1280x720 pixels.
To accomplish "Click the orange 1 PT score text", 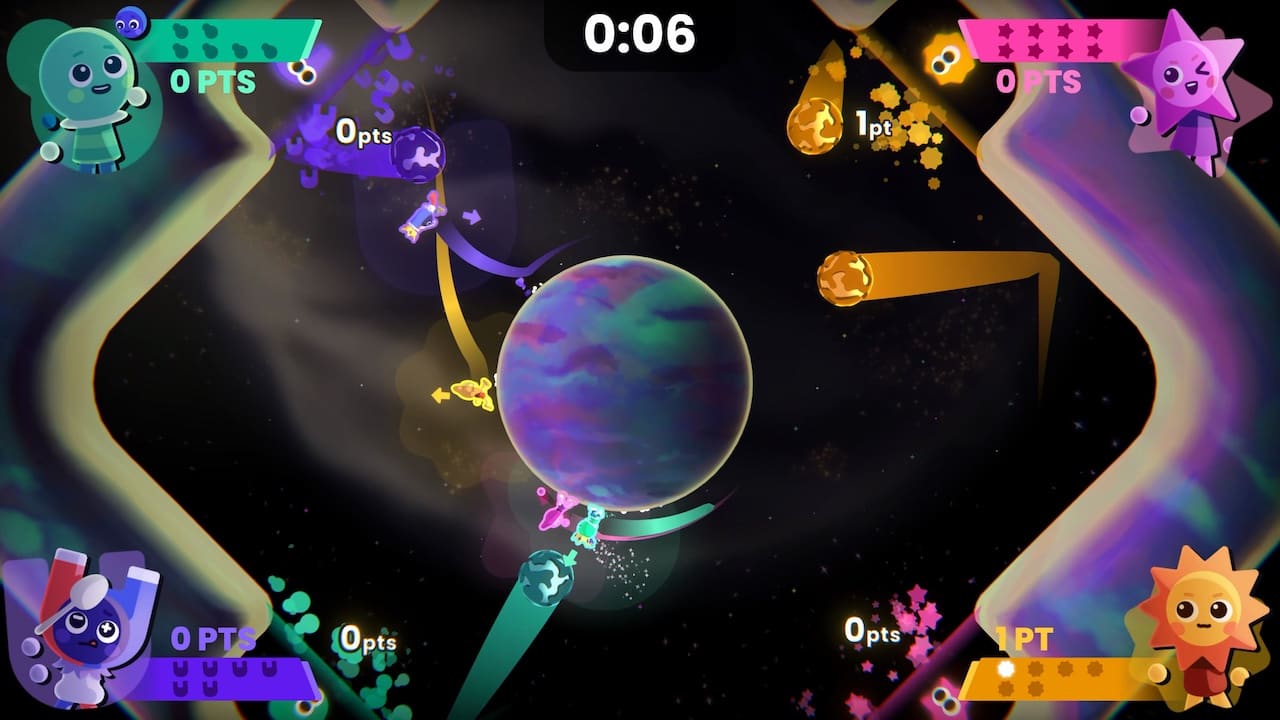I will pos(1022,640).
